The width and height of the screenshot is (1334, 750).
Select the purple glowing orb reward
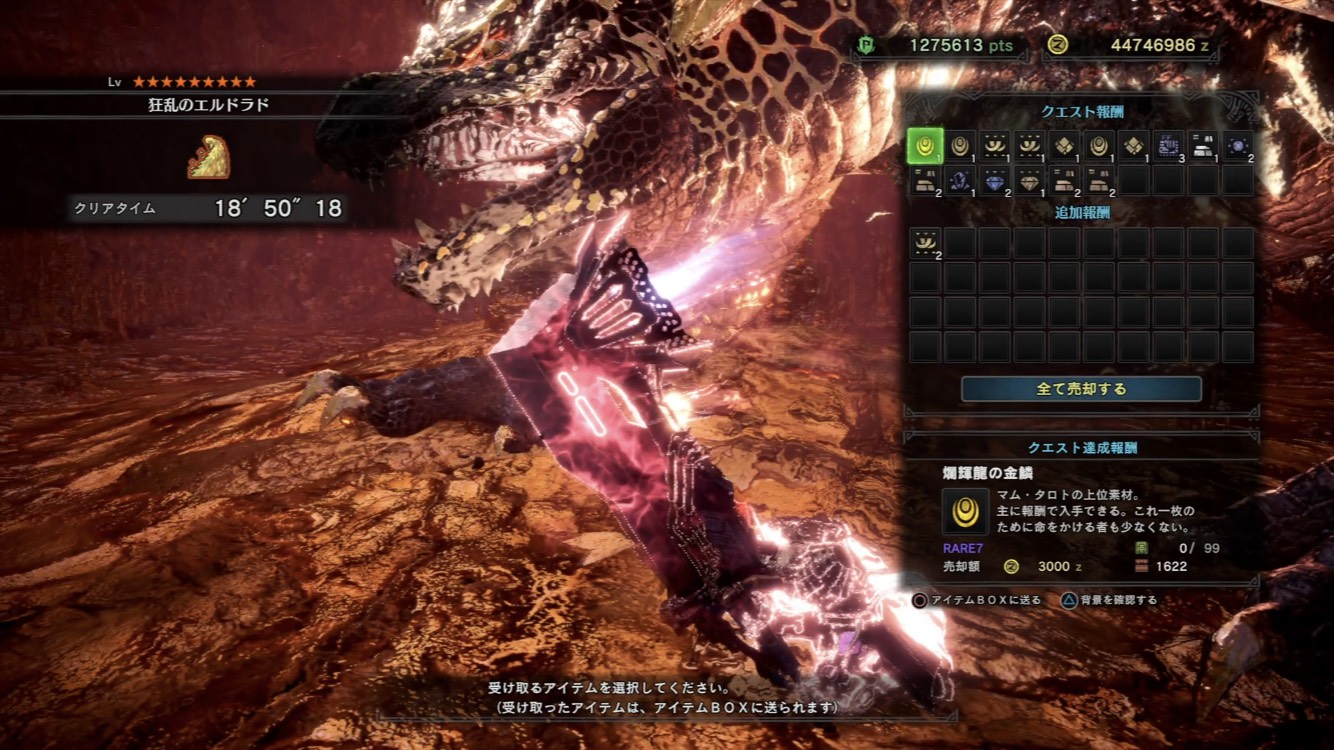(1237, 147)
